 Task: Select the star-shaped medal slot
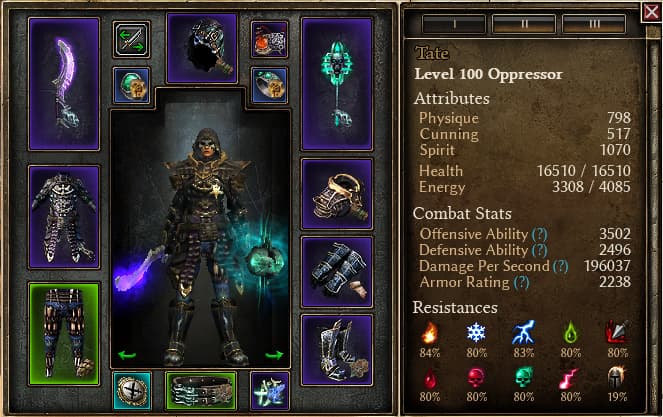coord(270,390)
